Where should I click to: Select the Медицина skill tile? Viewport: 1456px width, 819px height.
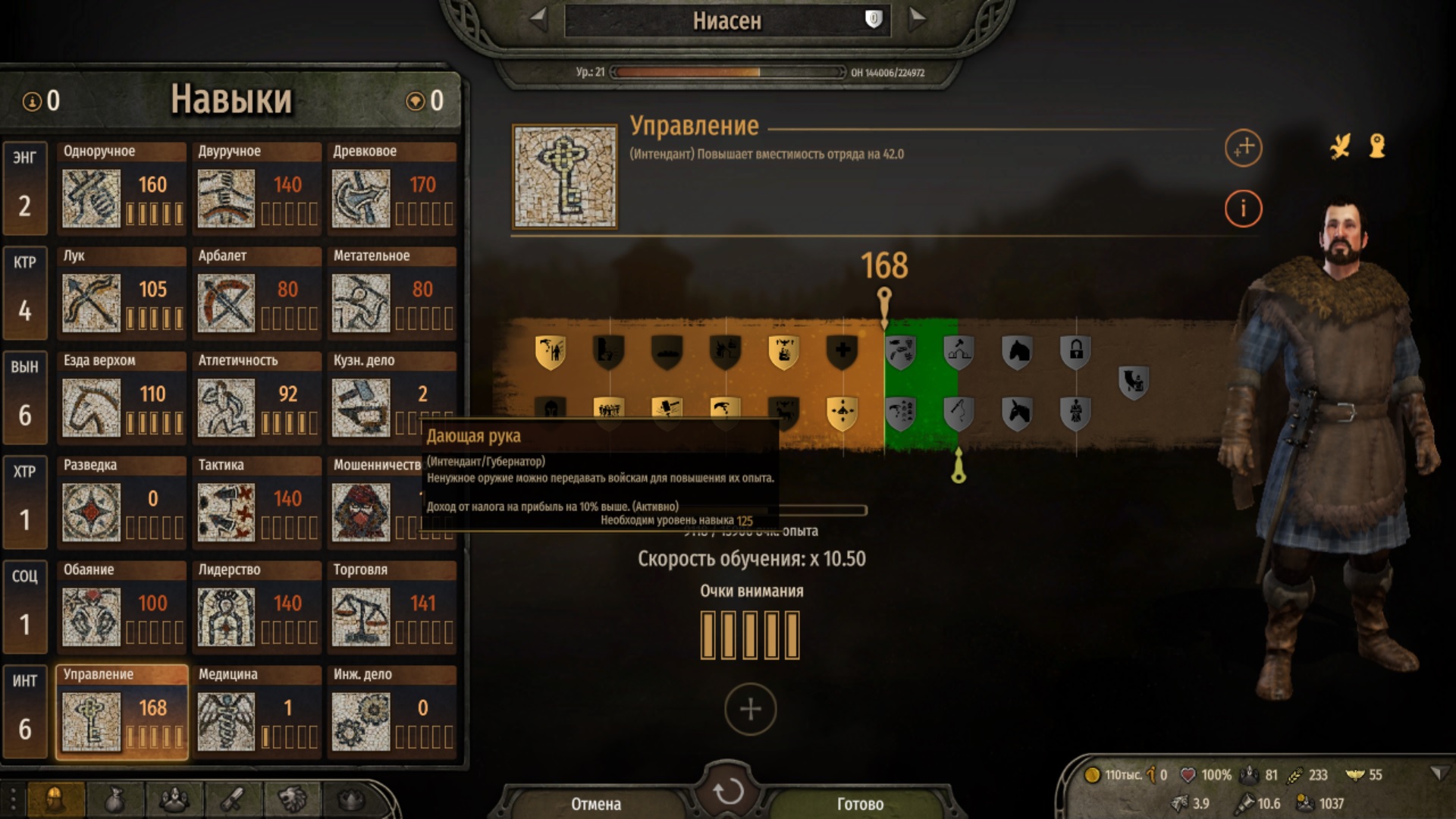point(257,709)
